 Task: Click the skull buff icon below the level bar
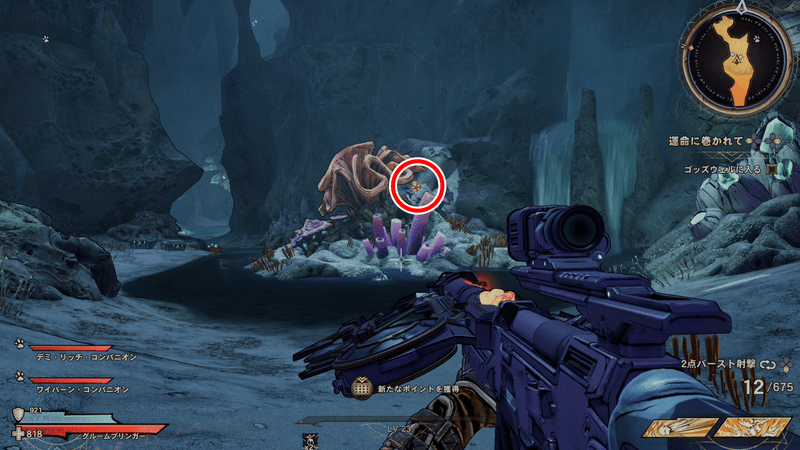pyautogui.click(x=310, y=438)
